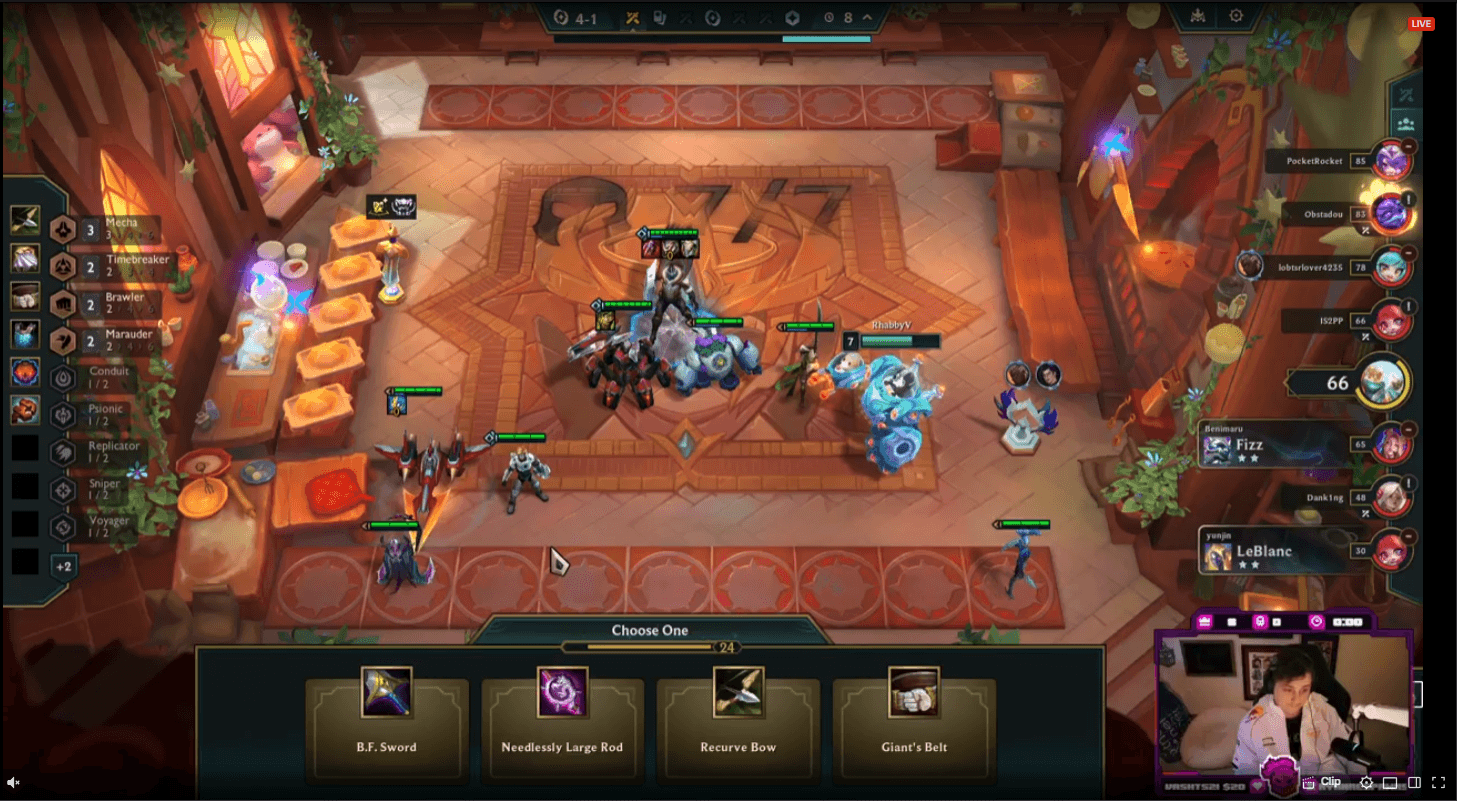Select the Giant's Belt in item inventory
The height and width of the screenshot is (801, 1457).
point(25,296)
